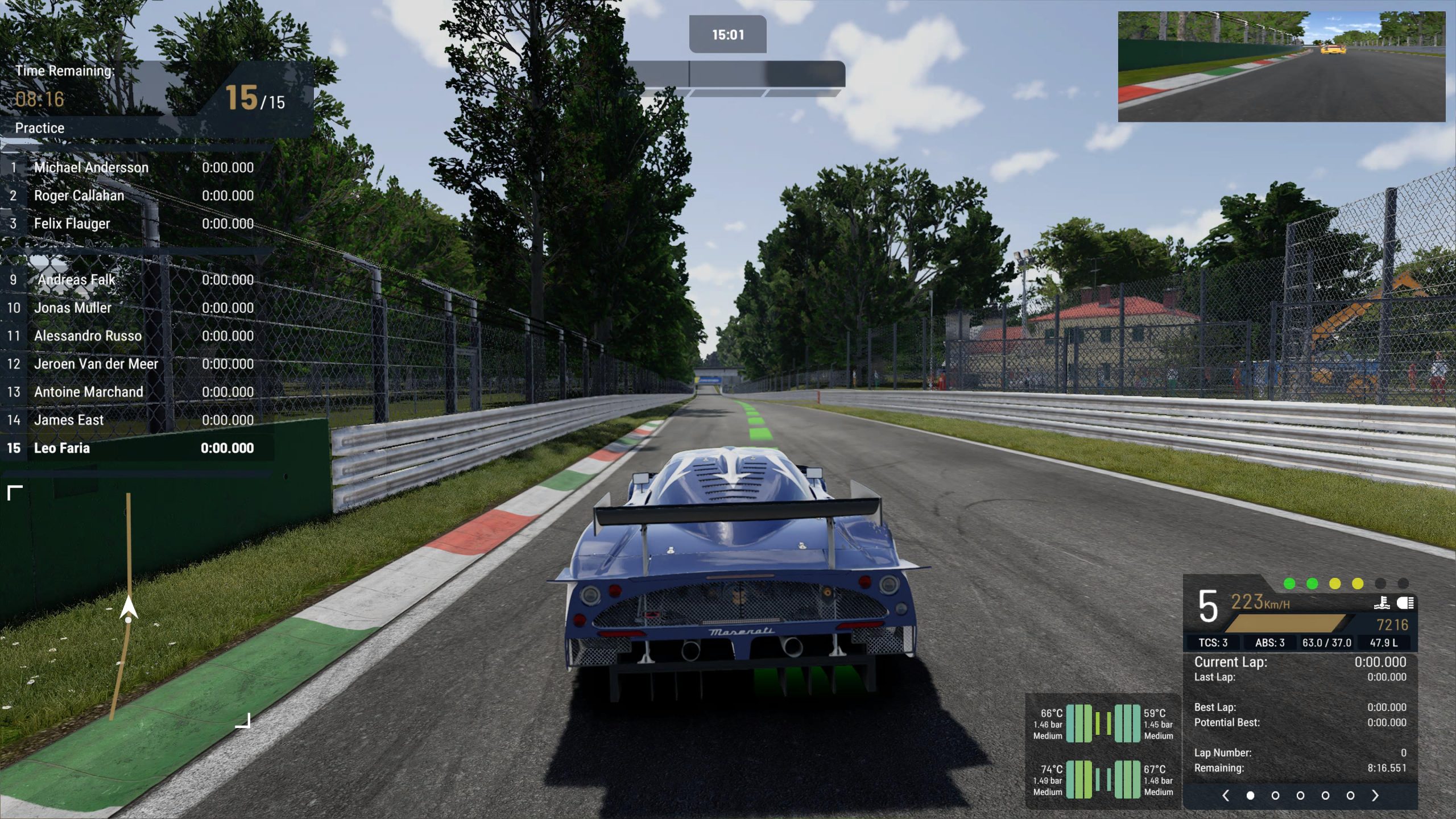Select the filled HUD page dot
Screen dimensions: 1456x819
(x=1250, y=796)
